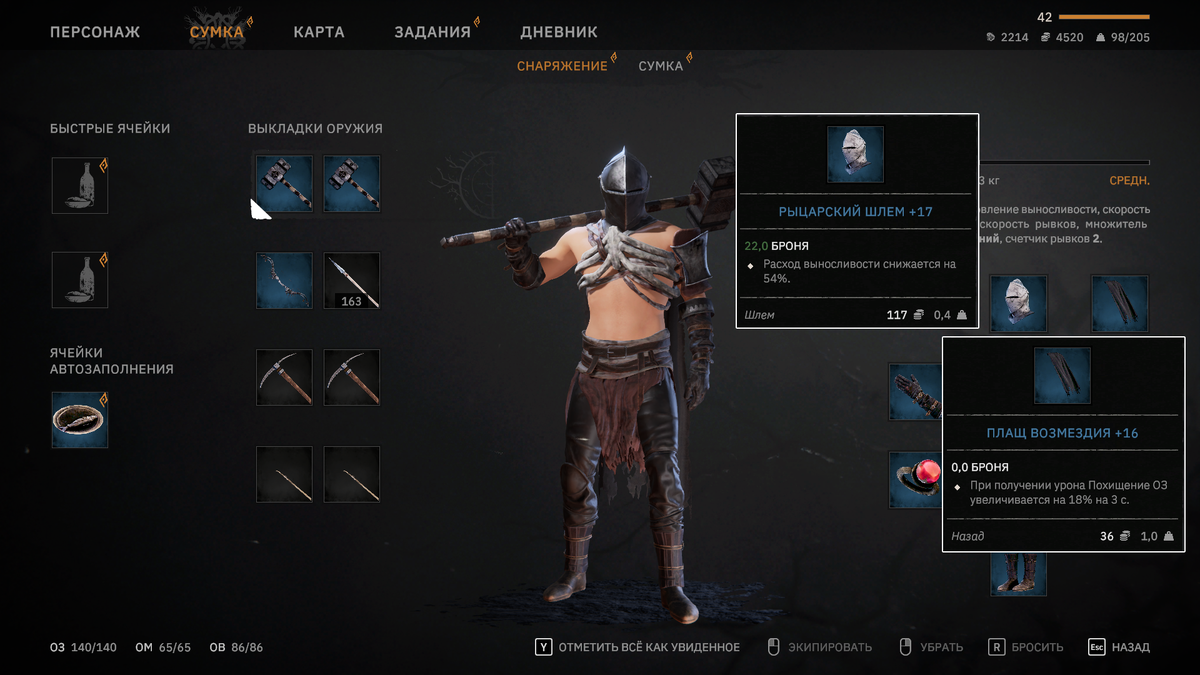The image size is (1200, 675).
Task: Click the autofill bowl slot
Action: click(80, 420)
